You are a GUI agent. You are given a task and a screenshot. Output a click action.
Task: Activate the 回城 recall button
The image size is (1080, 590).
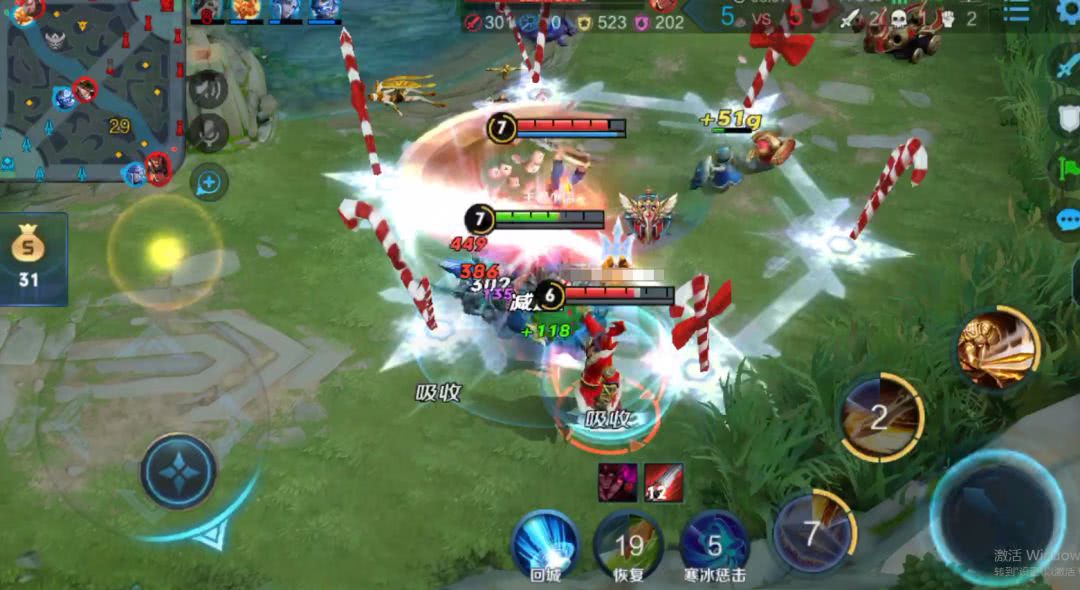point(545,543)
